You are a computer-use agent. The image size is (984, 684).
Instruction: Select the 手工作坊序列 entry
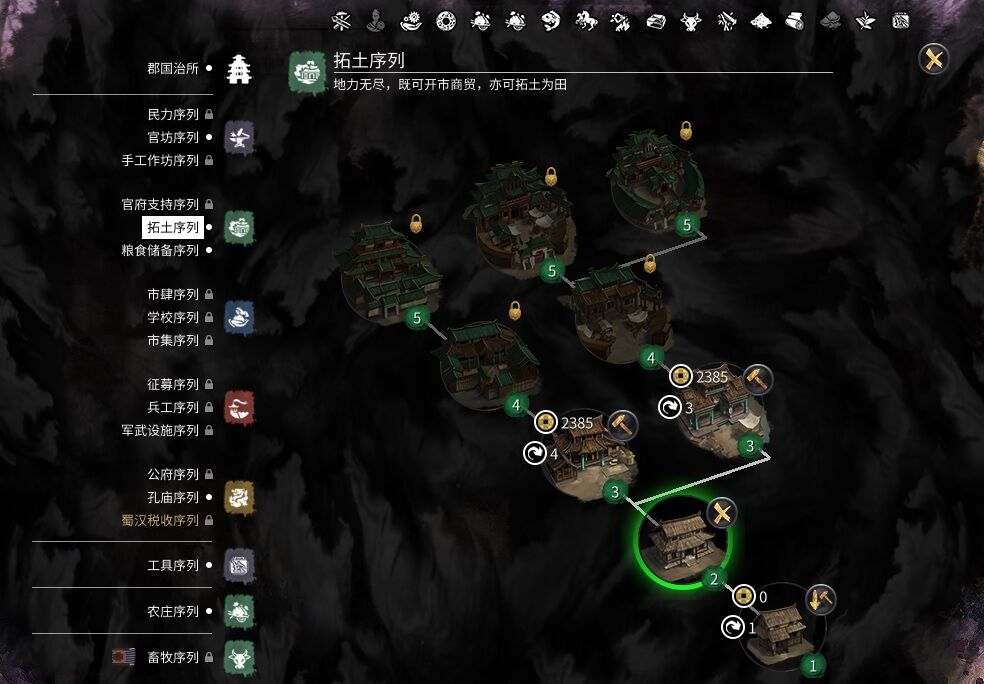160,160
